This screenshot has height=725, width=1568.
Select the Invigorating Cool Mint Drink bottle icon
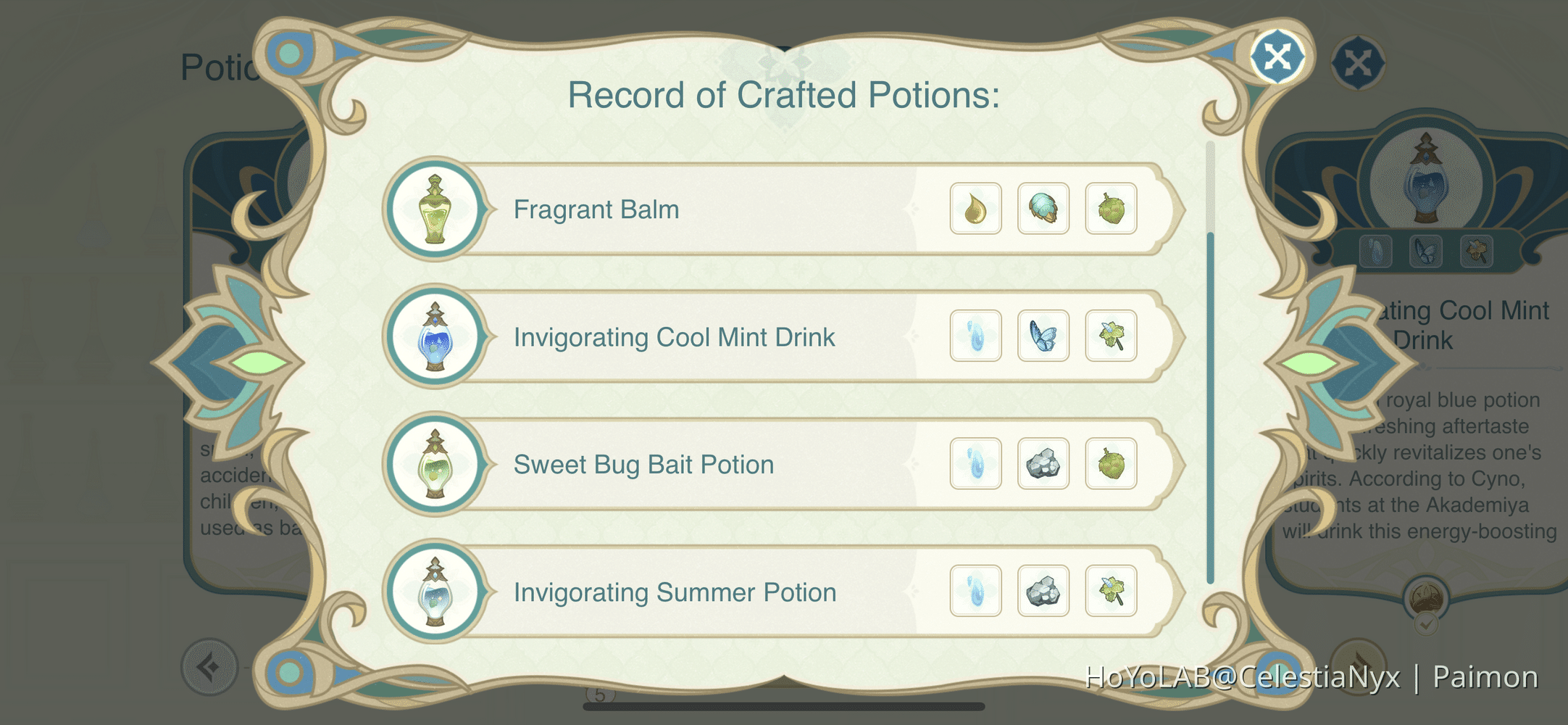(435, 336)
